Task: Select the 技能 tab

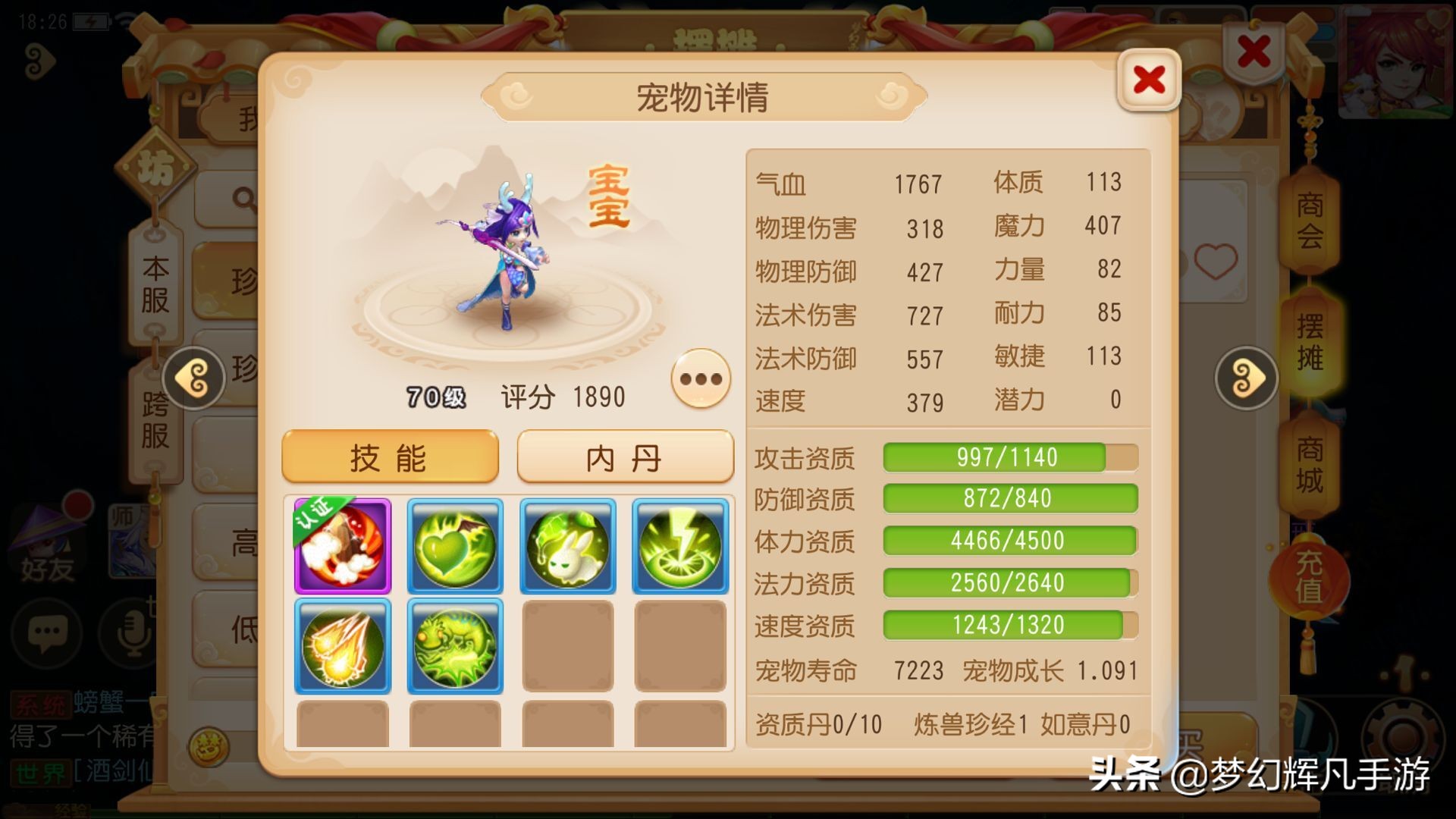Action: [x=389, y=456]
